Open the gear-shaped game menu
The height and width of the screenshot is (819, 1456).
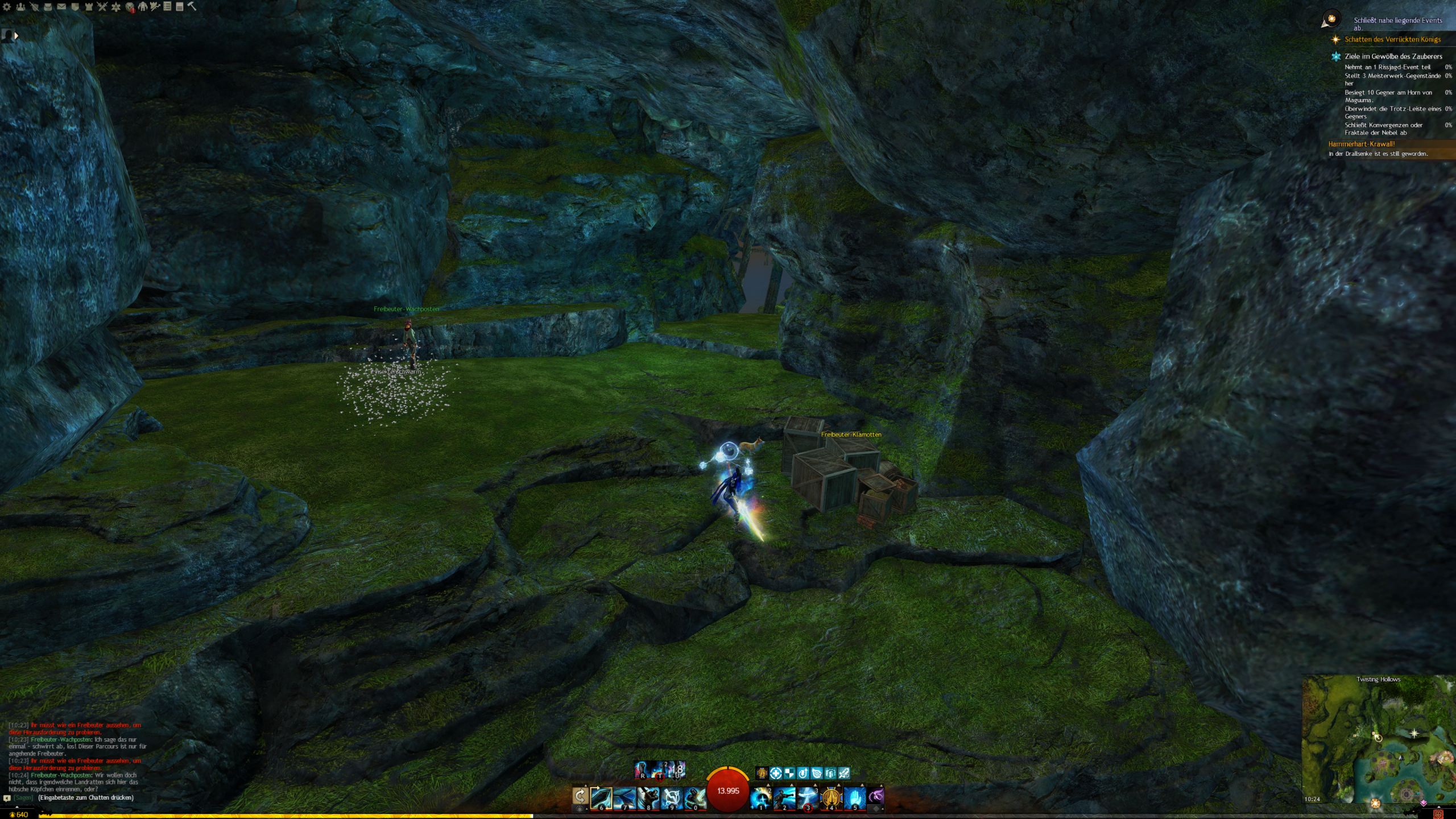7,7
